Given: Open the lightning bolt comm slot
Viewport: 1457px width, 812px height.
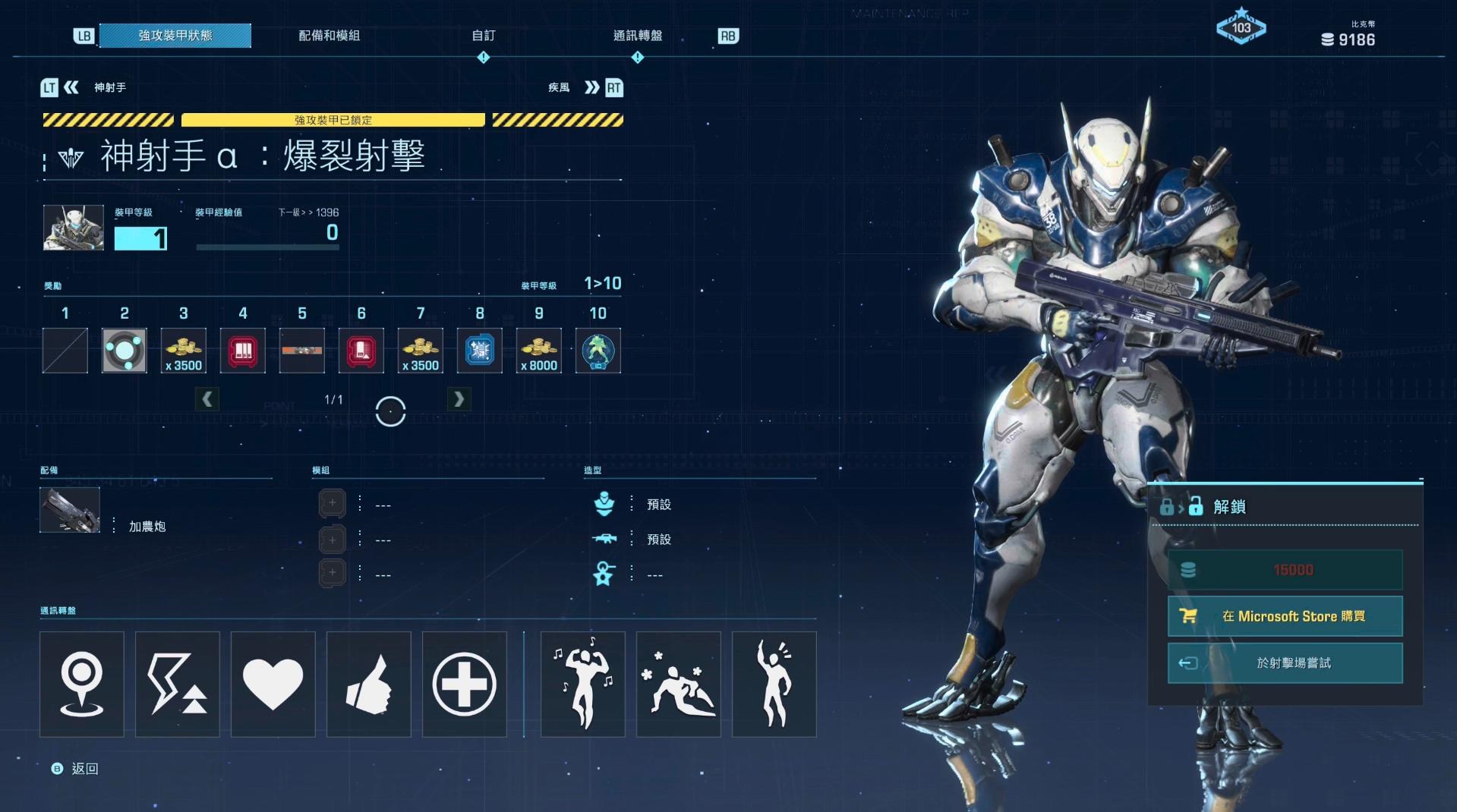Looking at the screenshot, I should tap(177, 684).
